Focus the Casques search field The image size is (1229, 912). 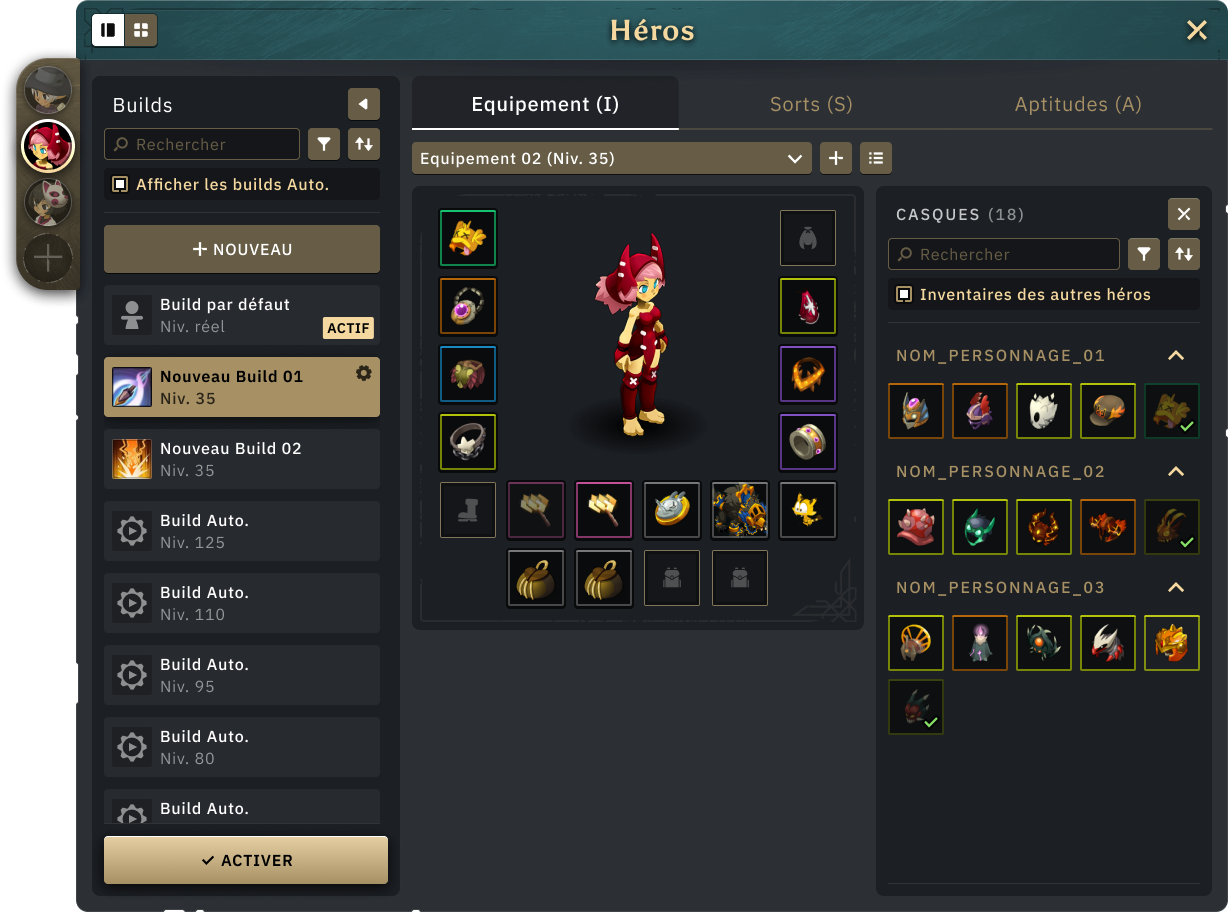pos(1005,254)
